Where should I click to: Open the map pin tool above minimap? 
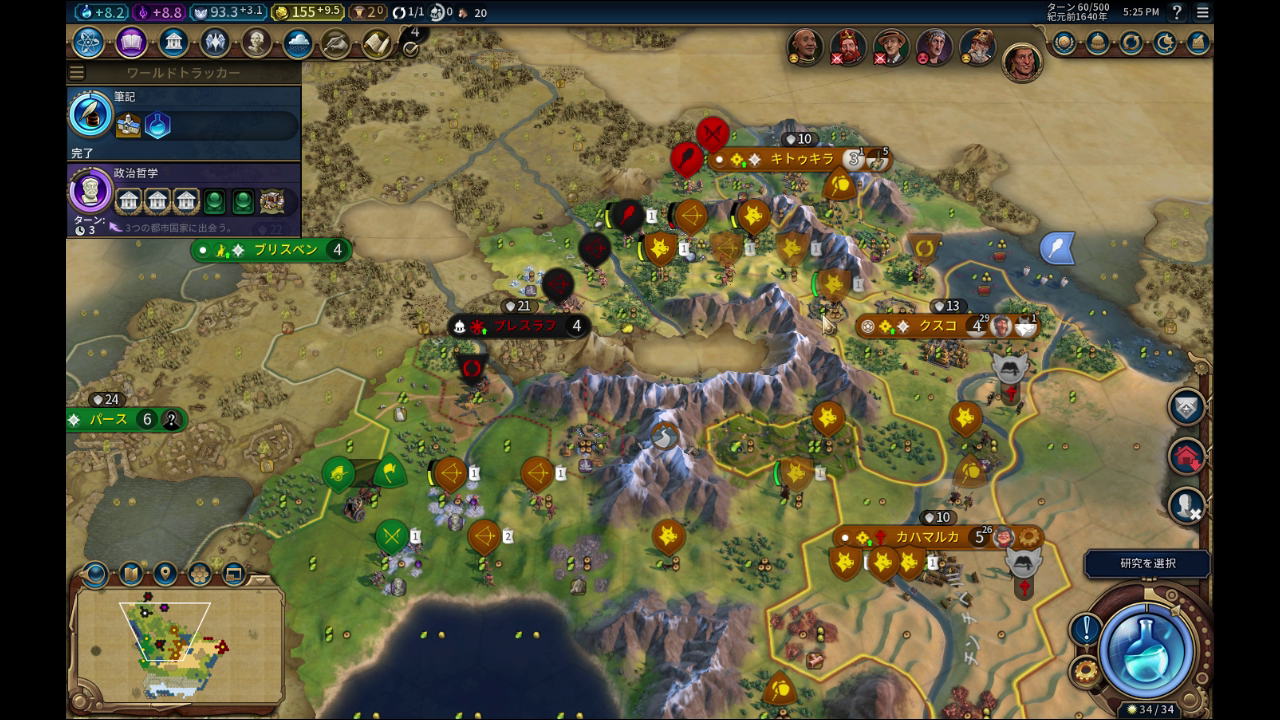[x=165, y=574]
